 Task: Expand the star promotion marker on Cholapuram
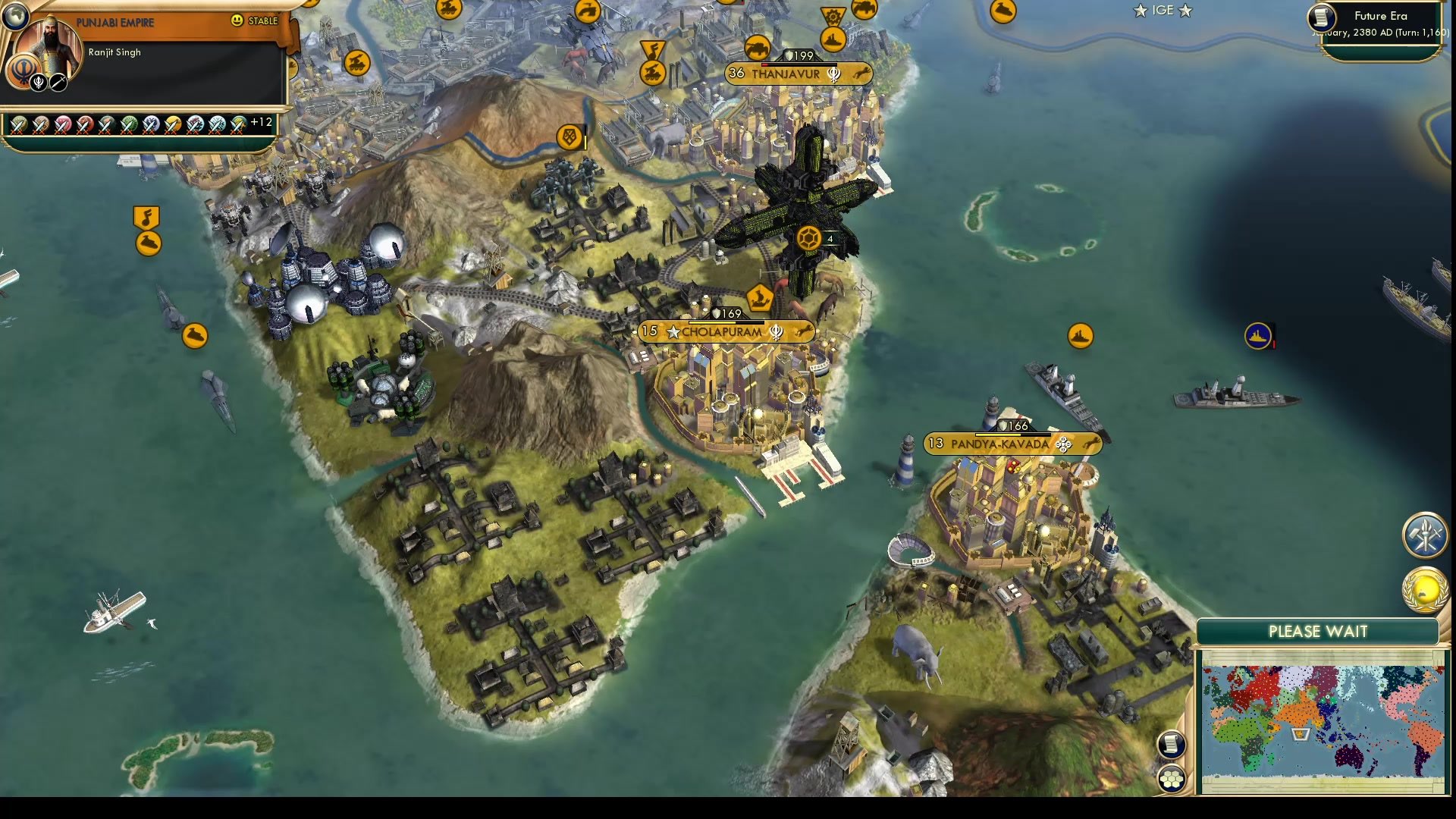[673, 331]
